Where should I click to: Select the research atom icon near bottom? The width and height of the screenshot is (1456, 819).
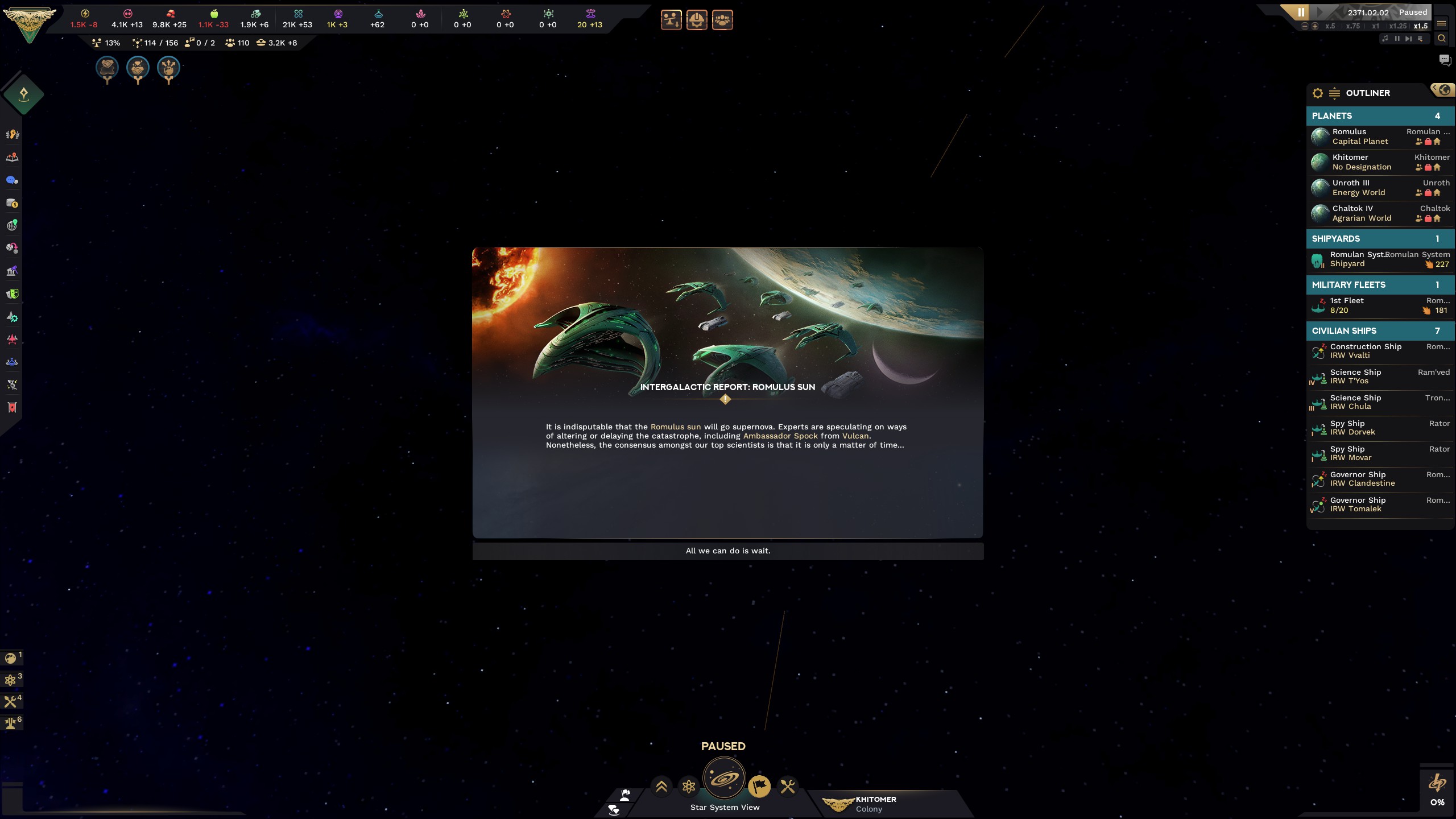tap(689, 787)
